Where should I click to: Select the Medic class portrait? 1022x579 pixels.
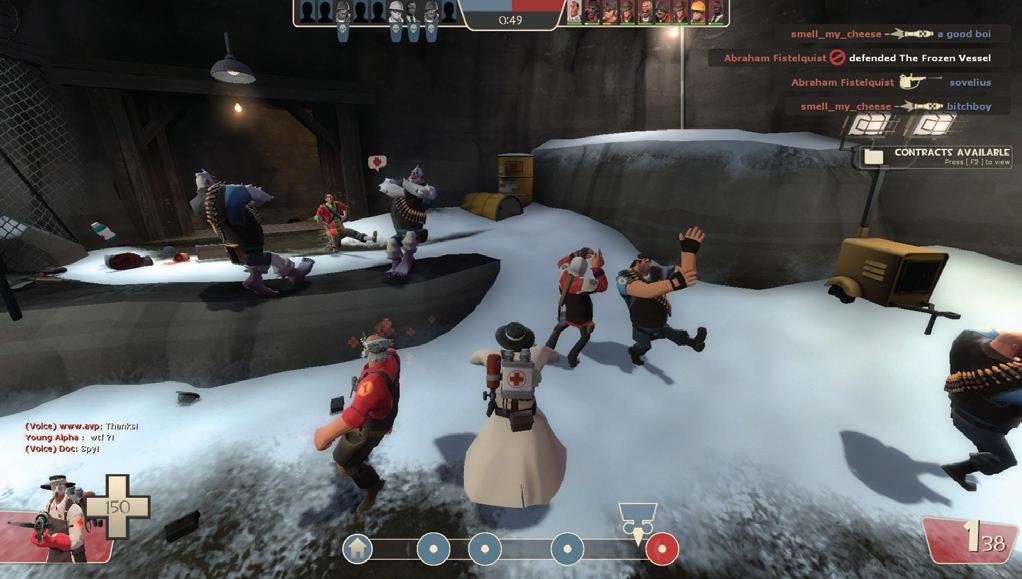(62, 519)
